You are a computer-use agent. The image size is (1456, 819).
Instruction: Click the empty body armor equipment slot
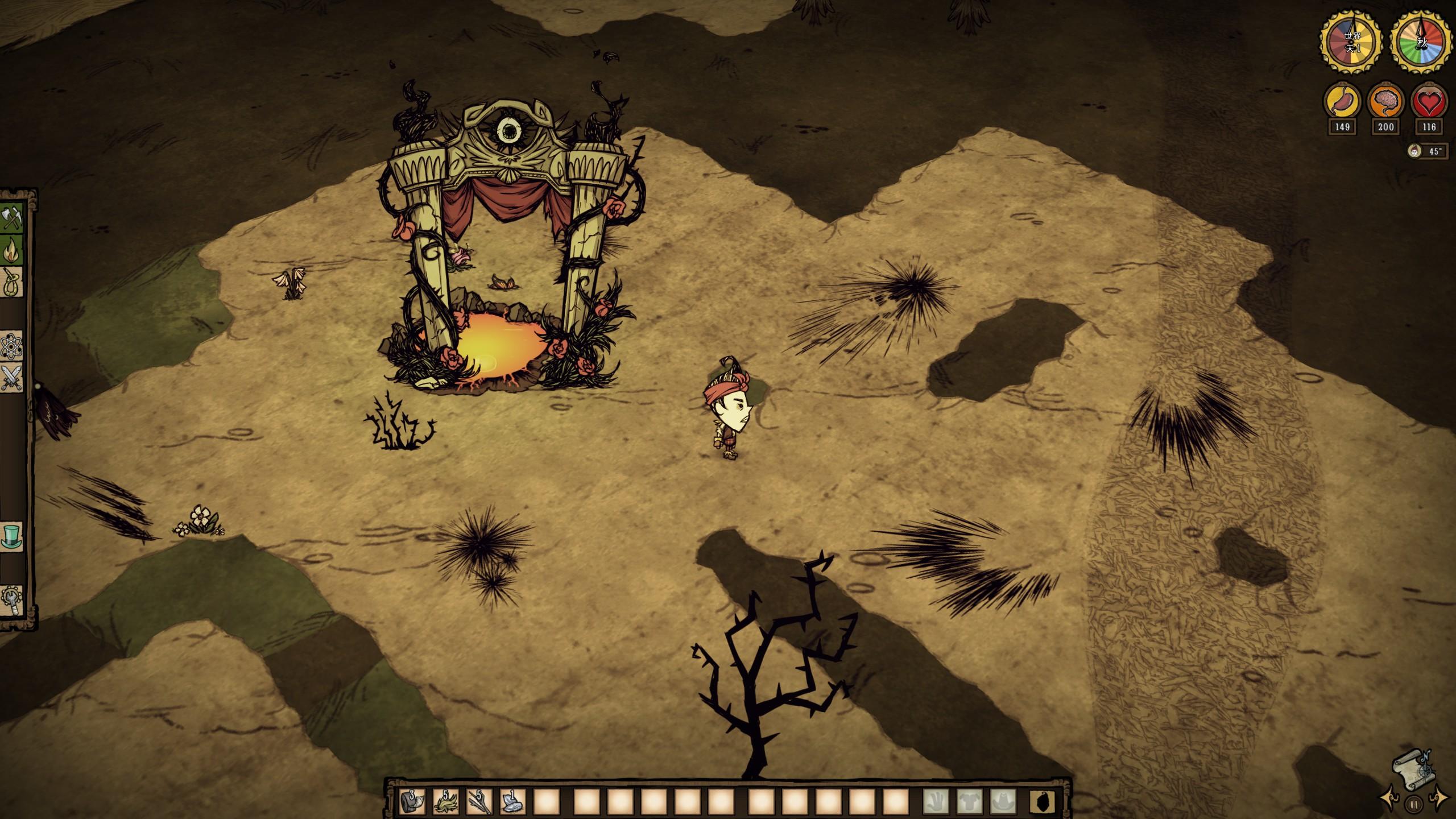click(970, 802)
